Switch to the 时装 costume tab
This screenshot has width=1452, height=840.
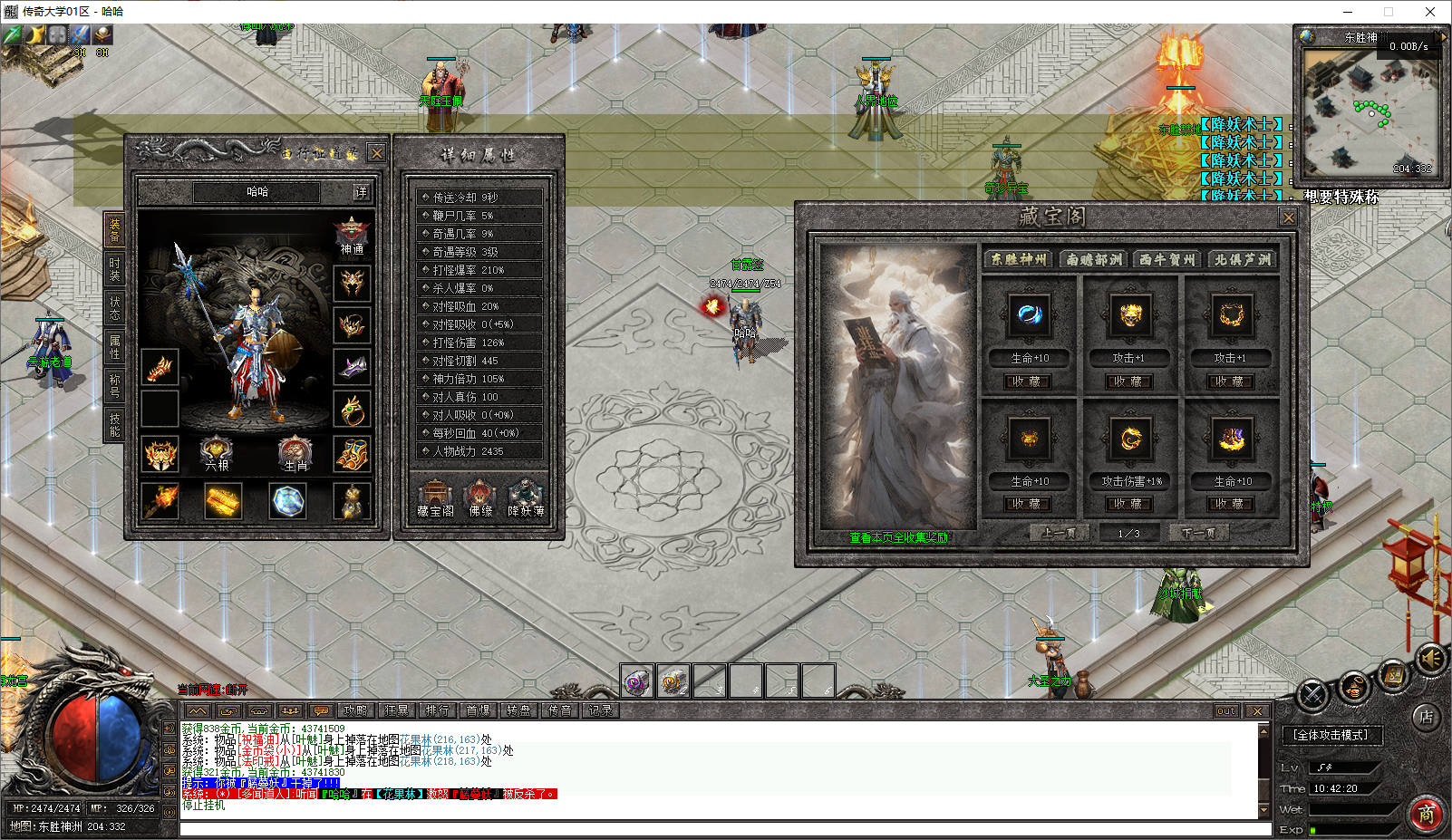114,268
